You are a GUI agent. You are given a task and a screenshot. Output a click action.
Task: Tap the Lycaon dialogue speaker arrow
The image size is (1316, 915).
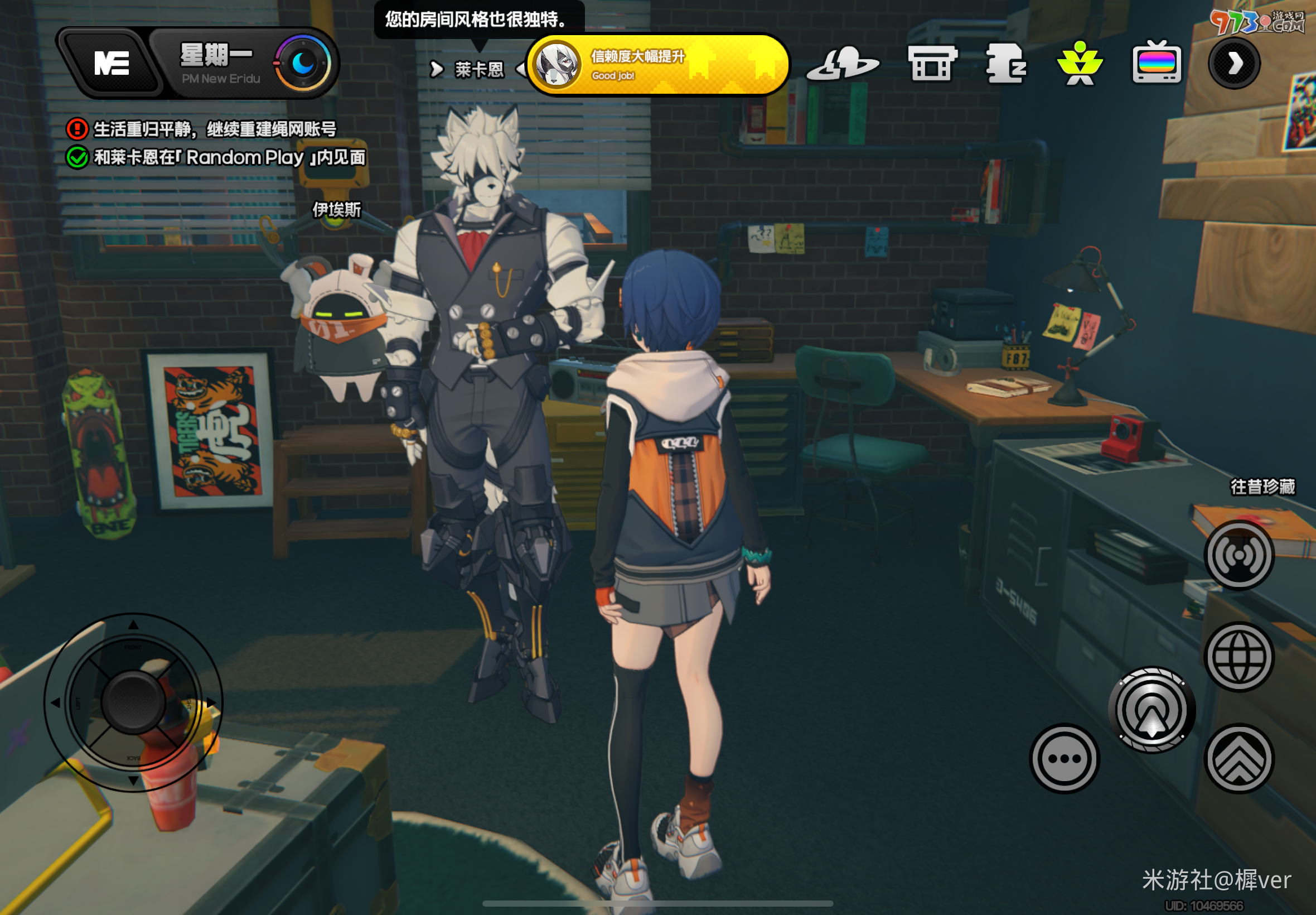(437, 69)
